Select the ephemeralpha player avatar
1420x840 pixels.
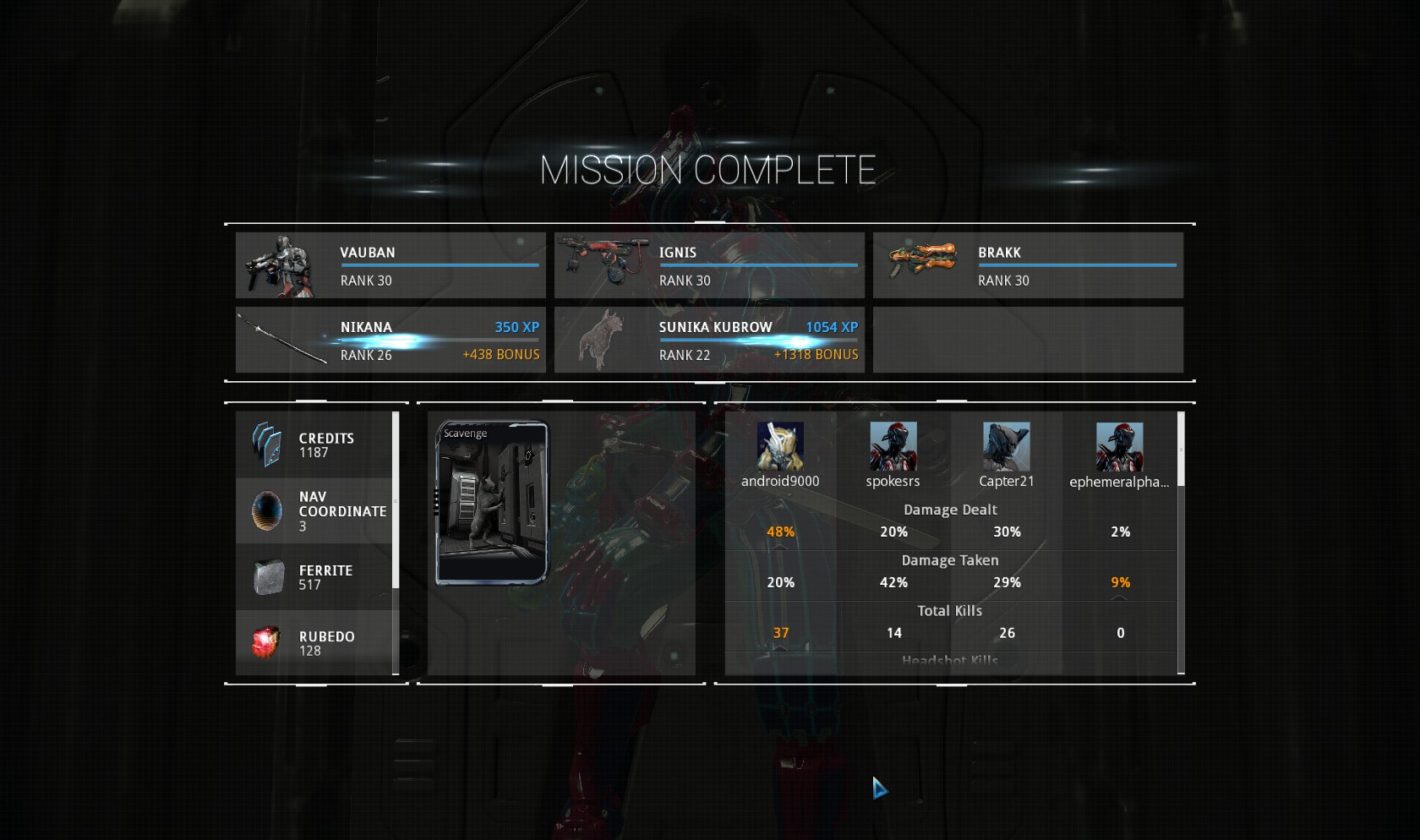click(x=1119, y=446)
